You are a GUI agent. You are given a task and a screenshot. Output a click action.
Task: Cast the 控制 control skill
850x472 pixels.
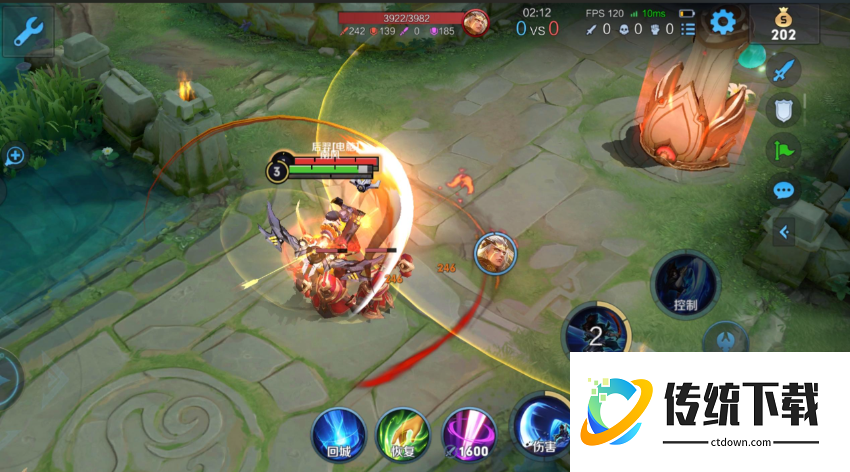686,284
